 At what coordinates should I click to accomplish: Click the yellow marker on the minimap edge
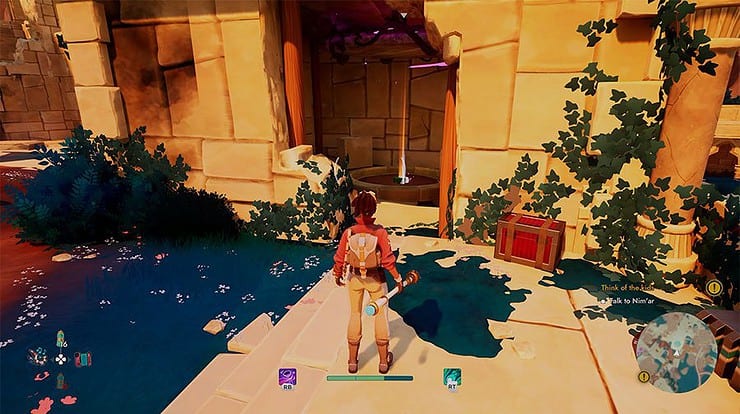pos(644,376)
